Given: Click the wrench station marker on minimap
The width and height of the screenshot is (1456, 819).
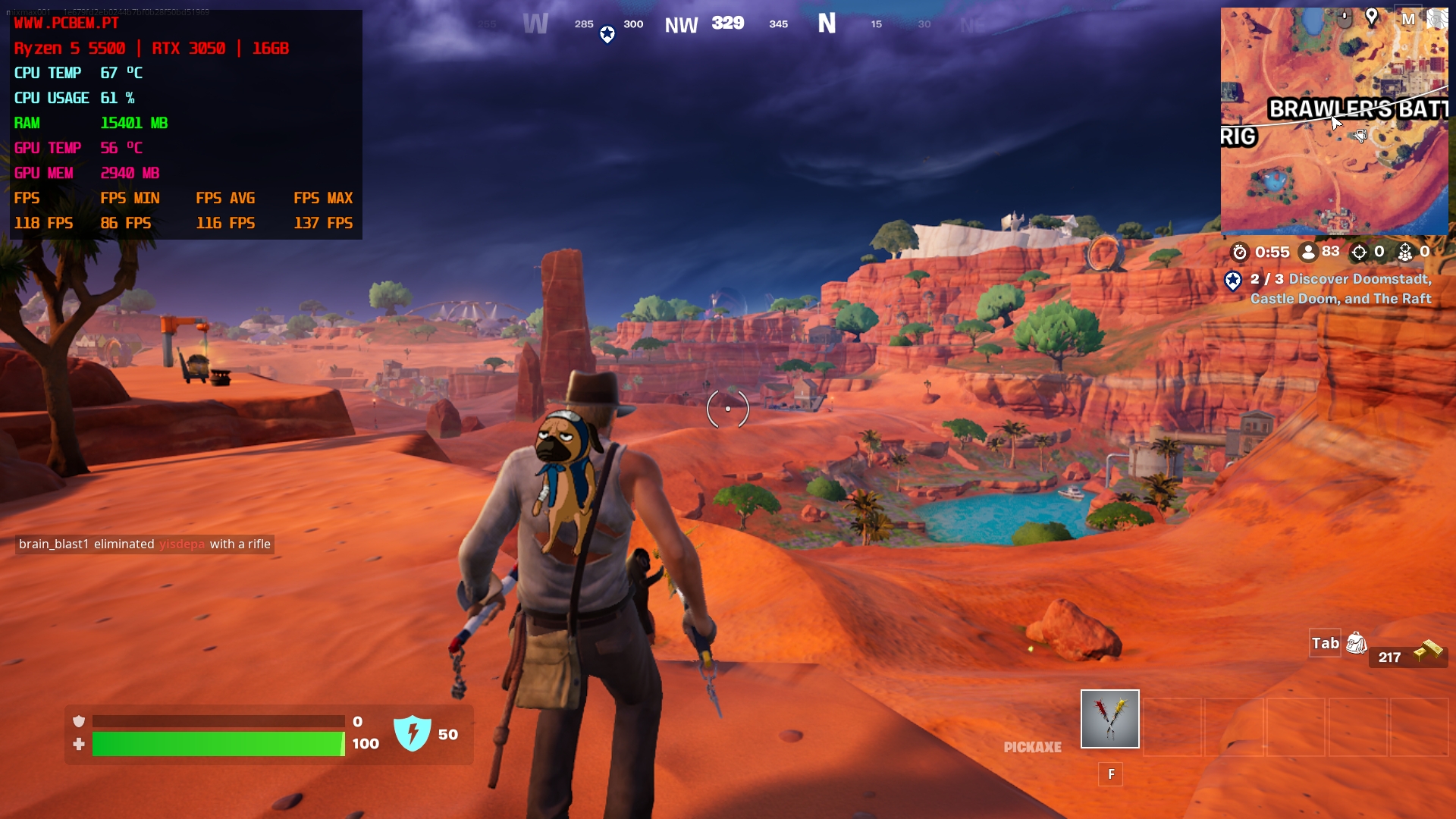Looking at the screenshot, I should tap(1360, 136).
